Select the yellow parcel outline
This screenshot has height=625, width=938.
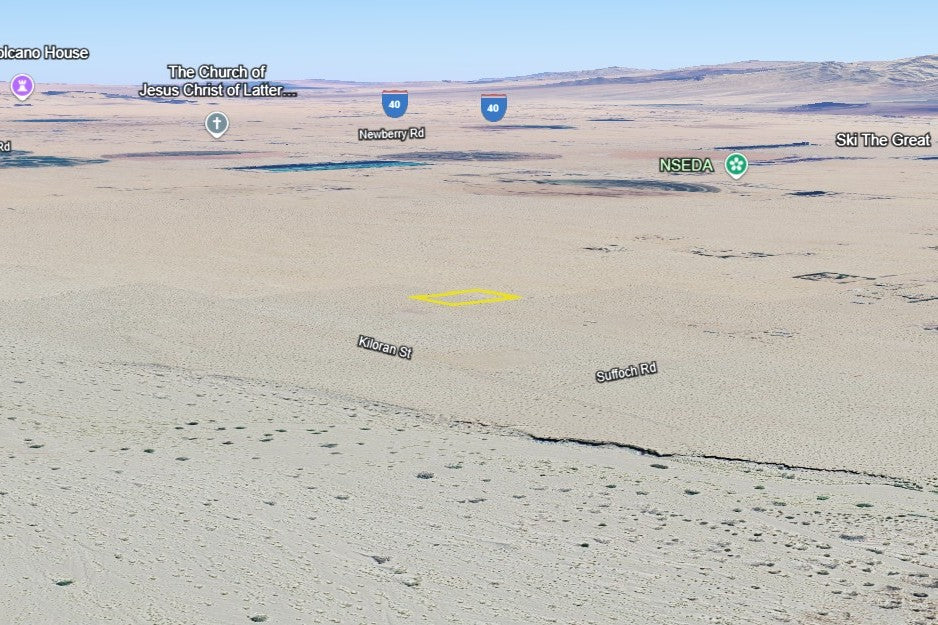click(465, 297)
